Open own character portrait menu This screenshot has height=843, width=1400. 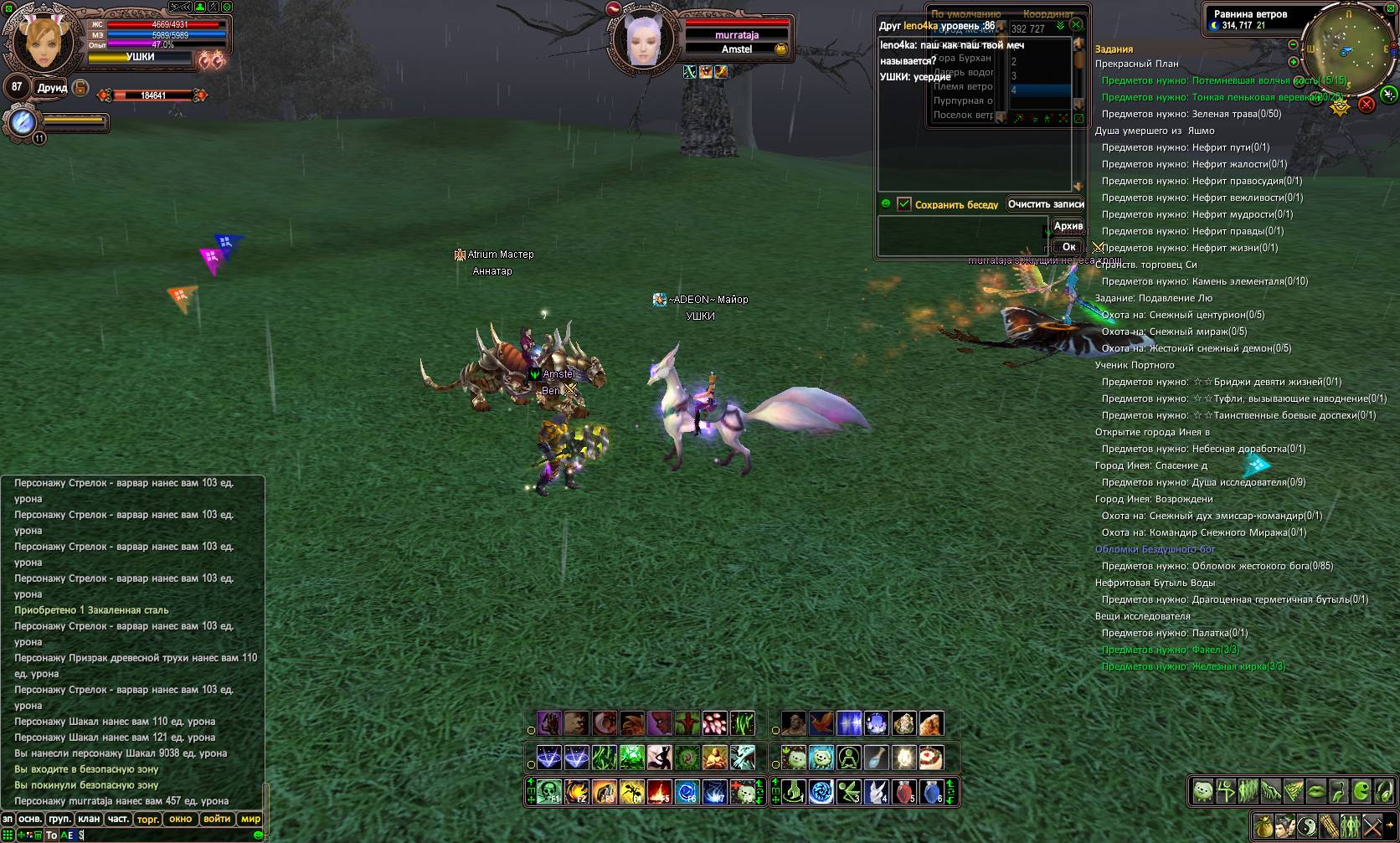pyautogui.click(x=39, y=40)
